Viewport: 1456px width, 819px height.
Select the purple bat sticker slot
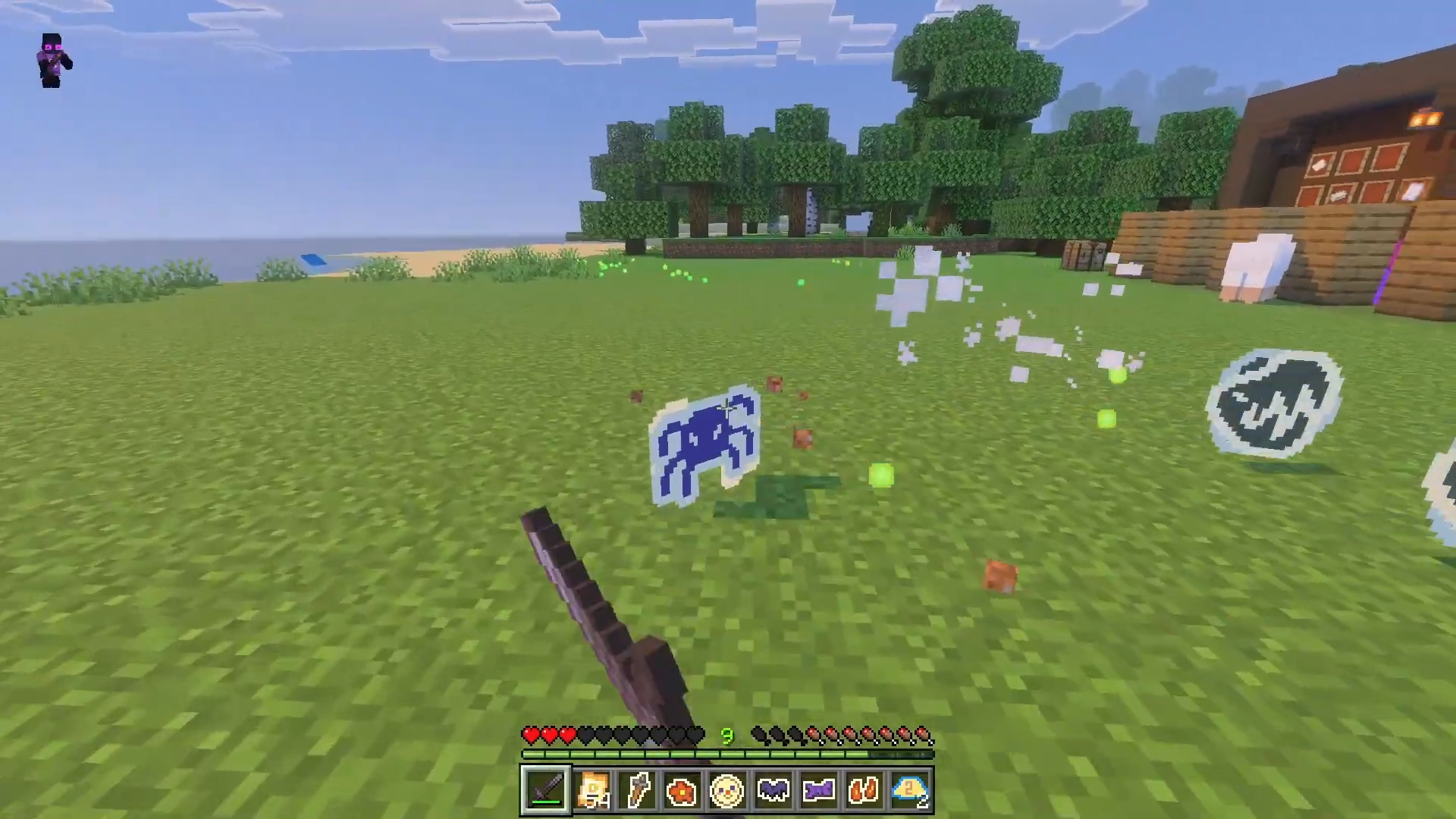[x=773, y=790]
